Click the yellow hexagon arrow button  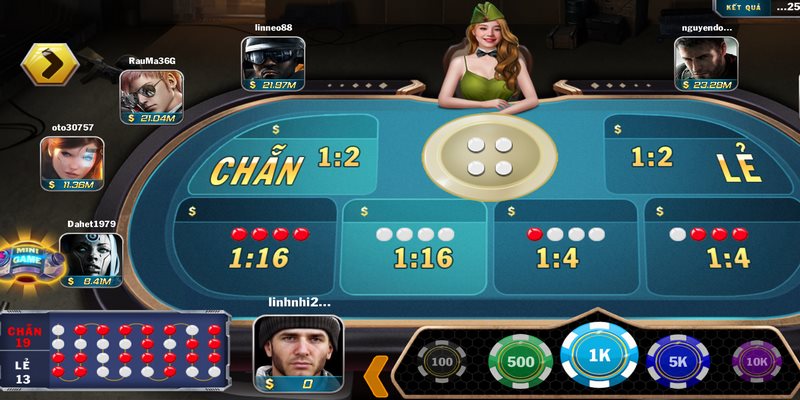tap(49, 65)
